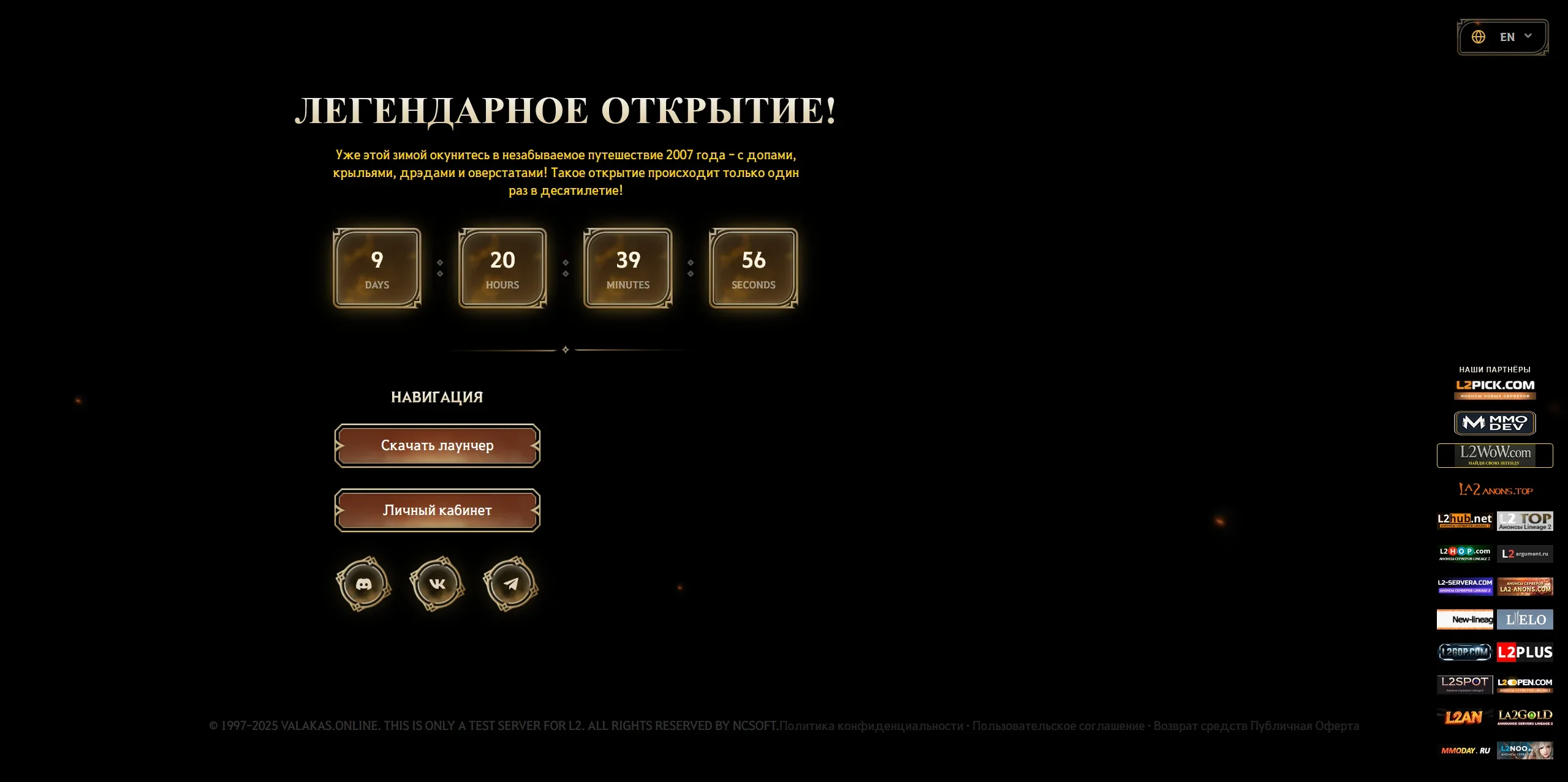Image resolution: width=1568 pixels, height=782 pixels.
Task: Open the MMODAY.RU partner banner
Action: [1464, 750]
